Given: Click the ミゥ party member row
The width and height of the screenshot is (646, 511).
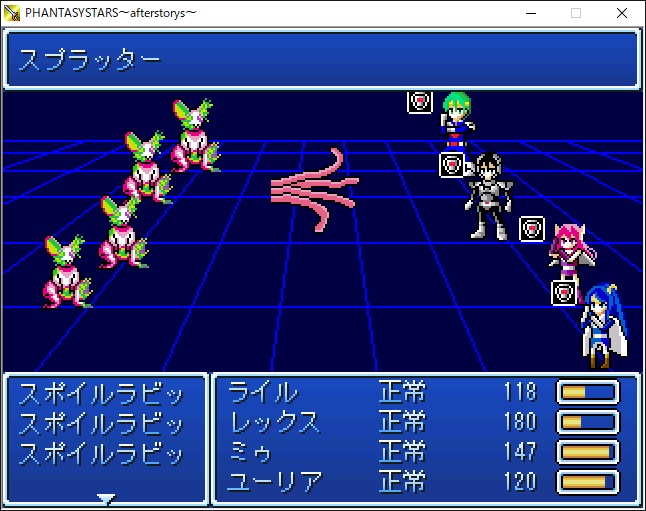Looking at the screenshot, I should tap(250, 452).
